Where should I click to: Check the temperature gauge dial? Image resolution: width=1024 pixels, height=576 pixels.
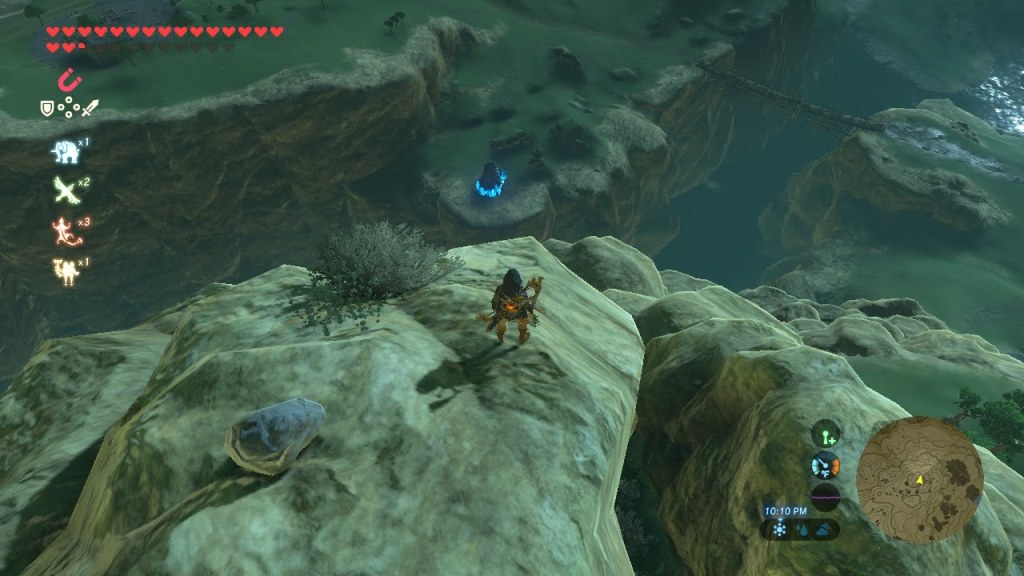click(x=825, y=466)
